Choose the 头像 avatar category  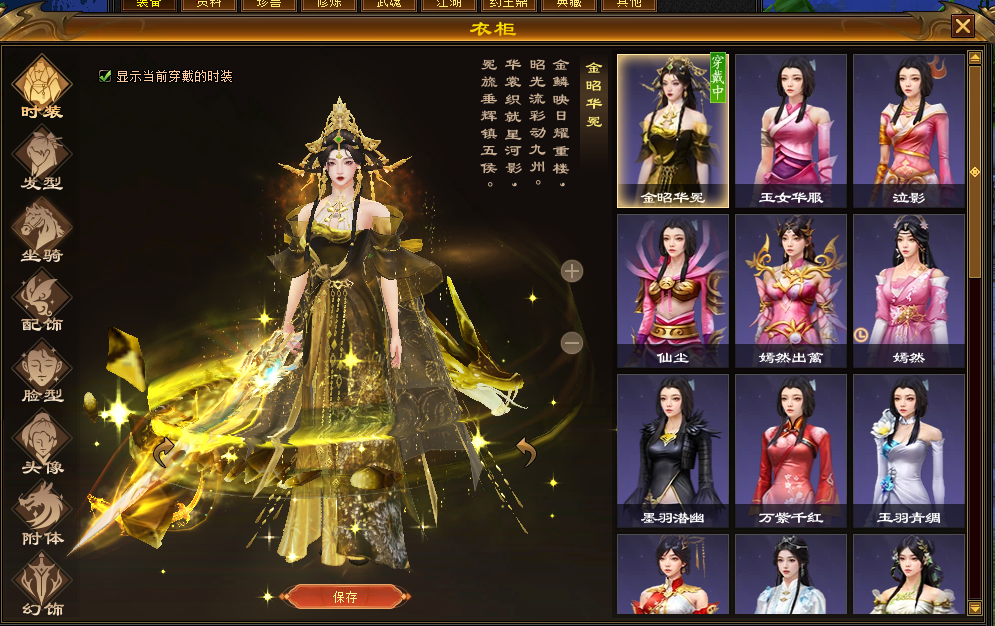41,442
